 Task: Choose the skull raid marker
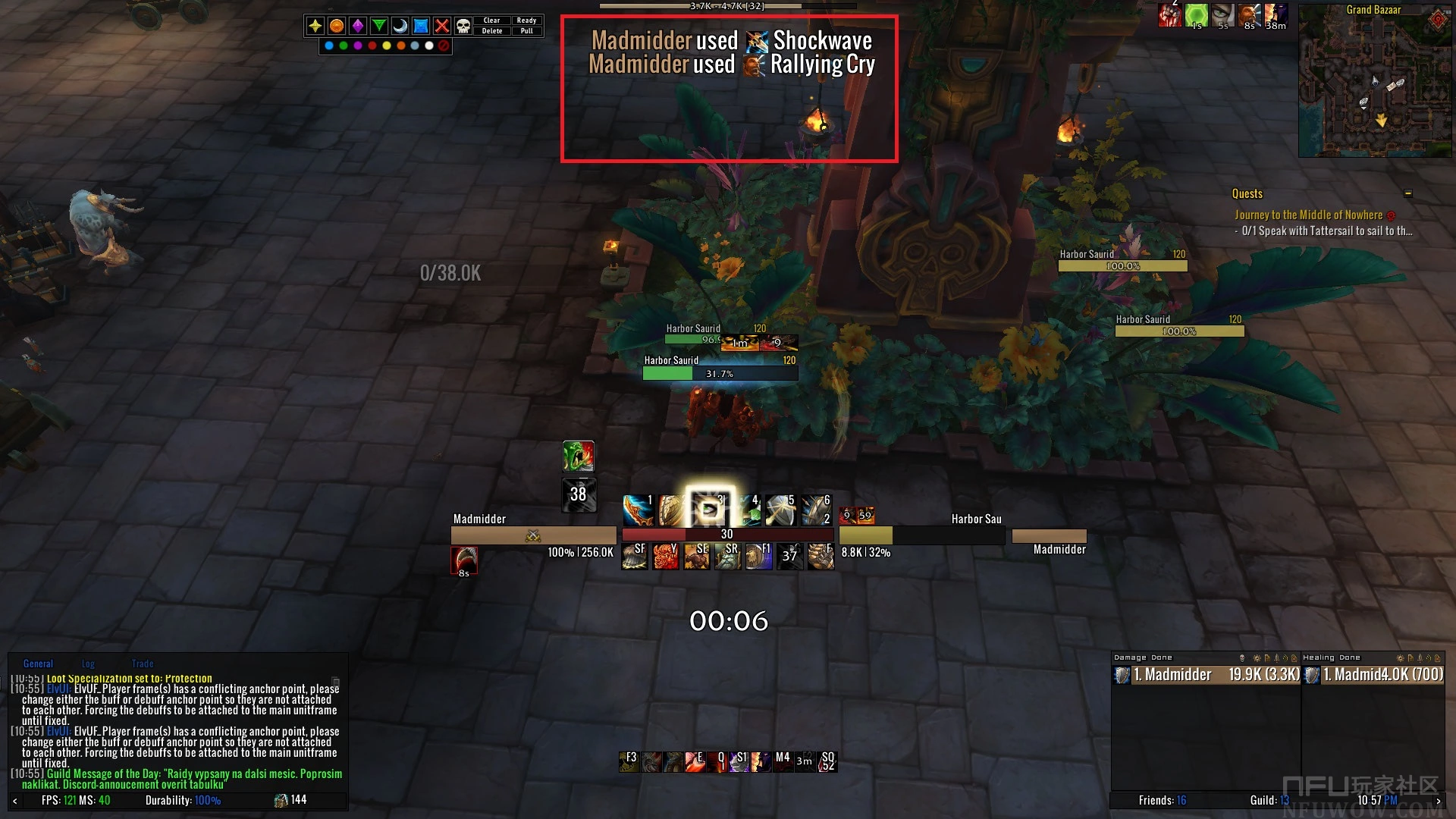(x=463, y=26)
